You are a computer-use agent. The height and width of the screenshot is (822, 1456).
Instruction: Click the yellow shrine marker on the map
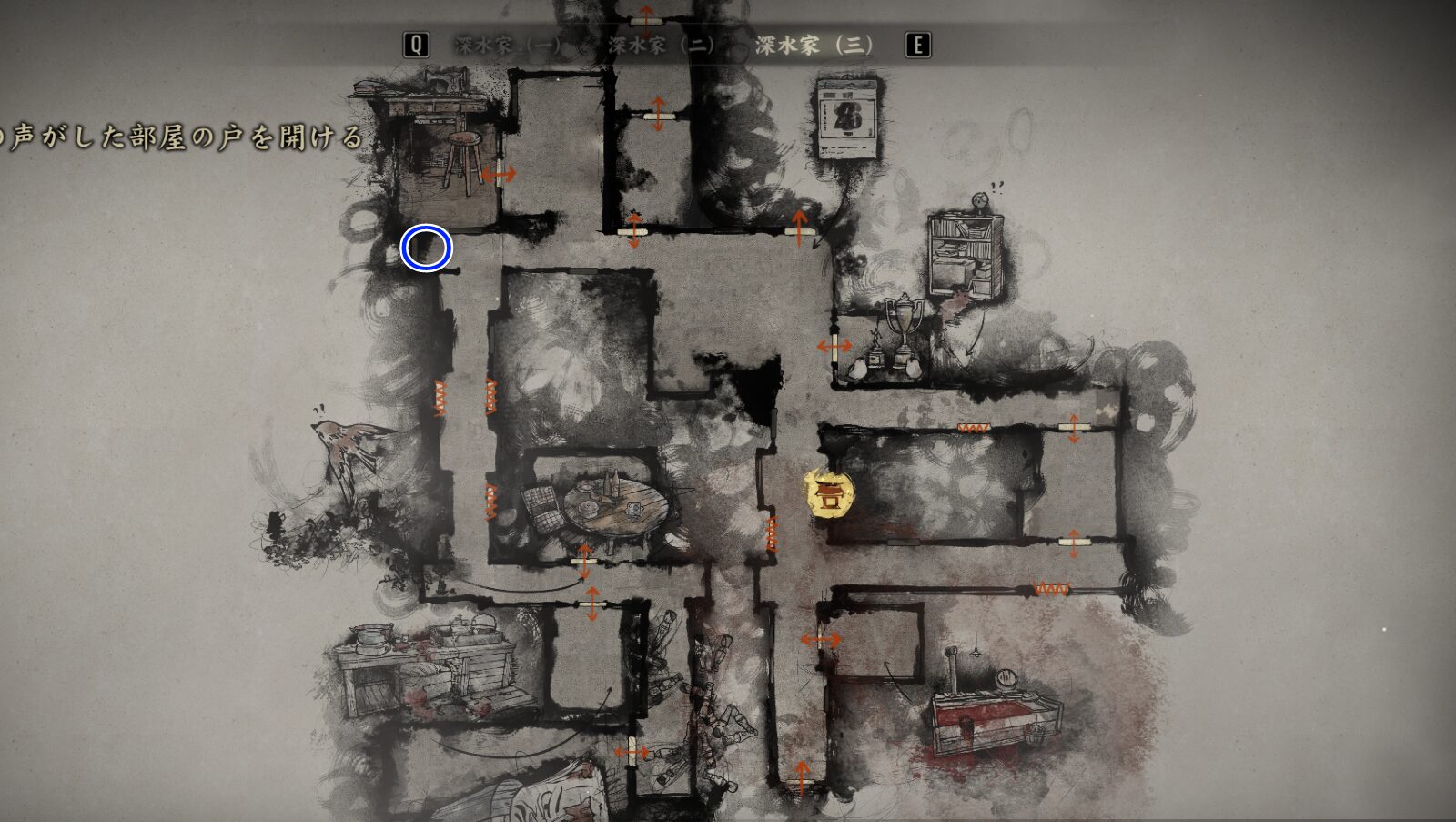tap(830, 494)
